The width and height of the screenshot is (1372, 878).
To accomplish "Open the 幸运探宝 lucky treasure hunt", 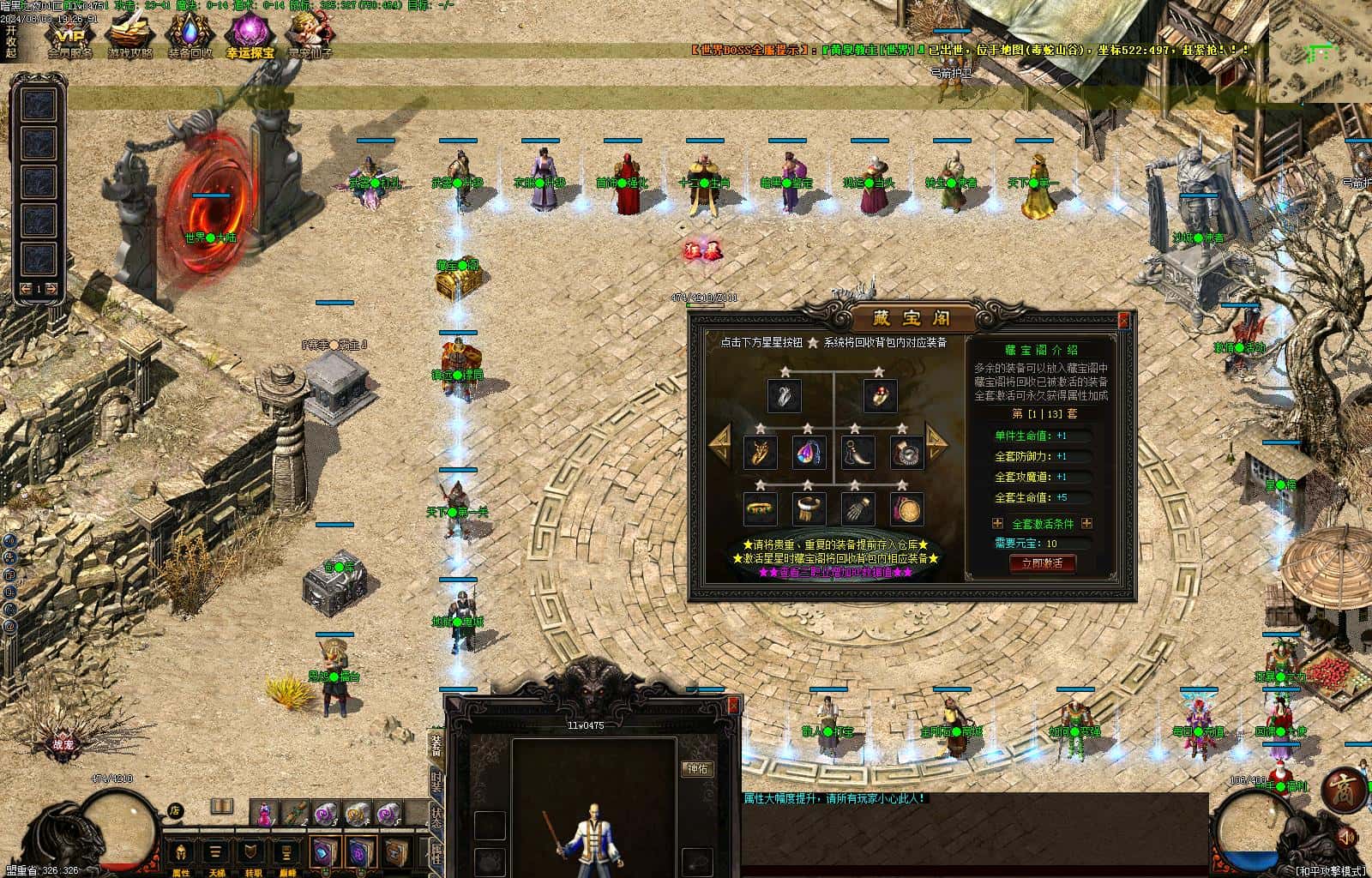I will click(x=250, y=37).
